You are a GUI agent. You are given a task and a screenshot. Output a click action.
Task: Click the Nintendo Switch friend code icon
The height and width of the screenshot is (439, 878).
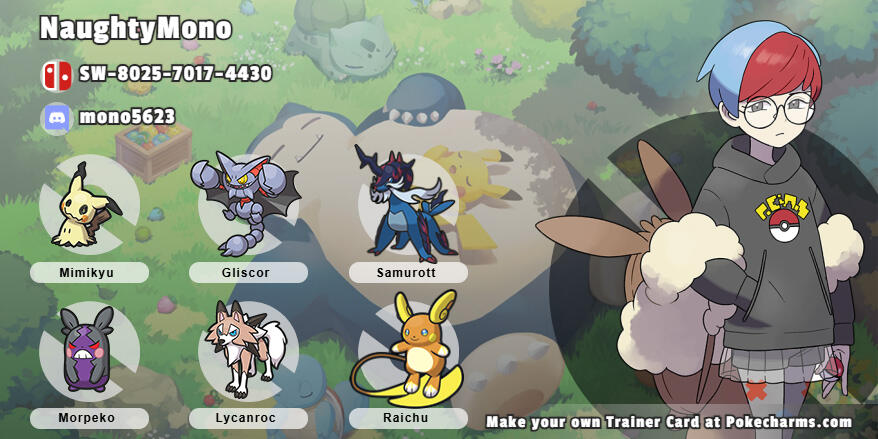coord(56,75)
